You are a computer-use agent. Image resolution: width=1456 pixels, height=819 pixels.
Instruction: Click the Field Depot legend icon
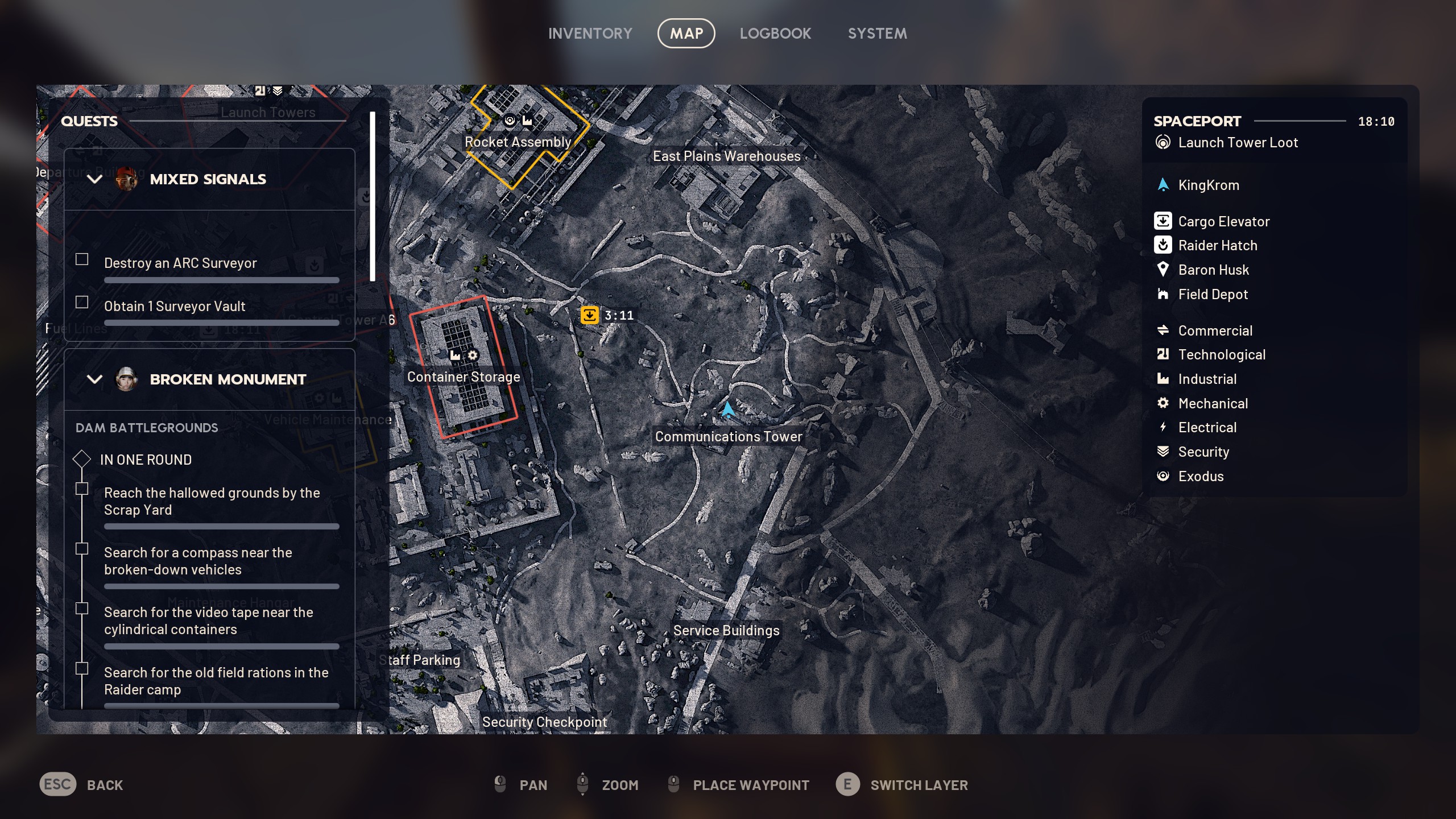1164,294
